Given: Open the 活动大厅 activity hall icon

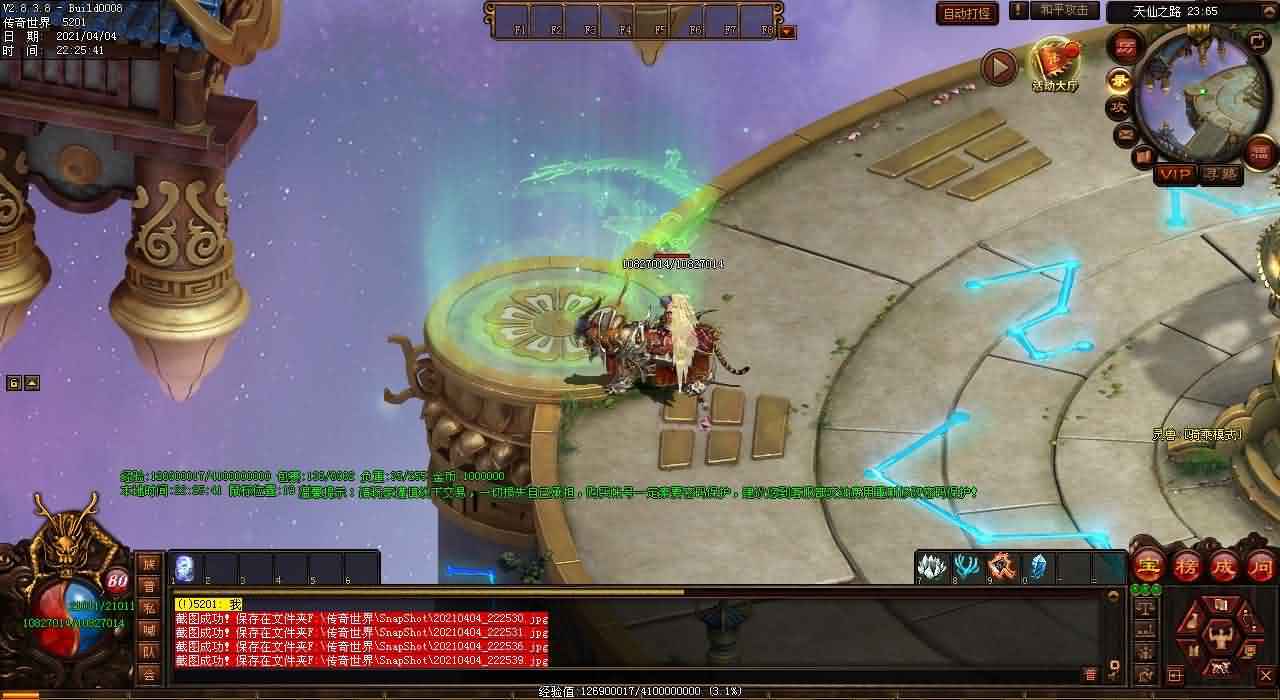Looking at the screenshot, I should pos(1055,62).
